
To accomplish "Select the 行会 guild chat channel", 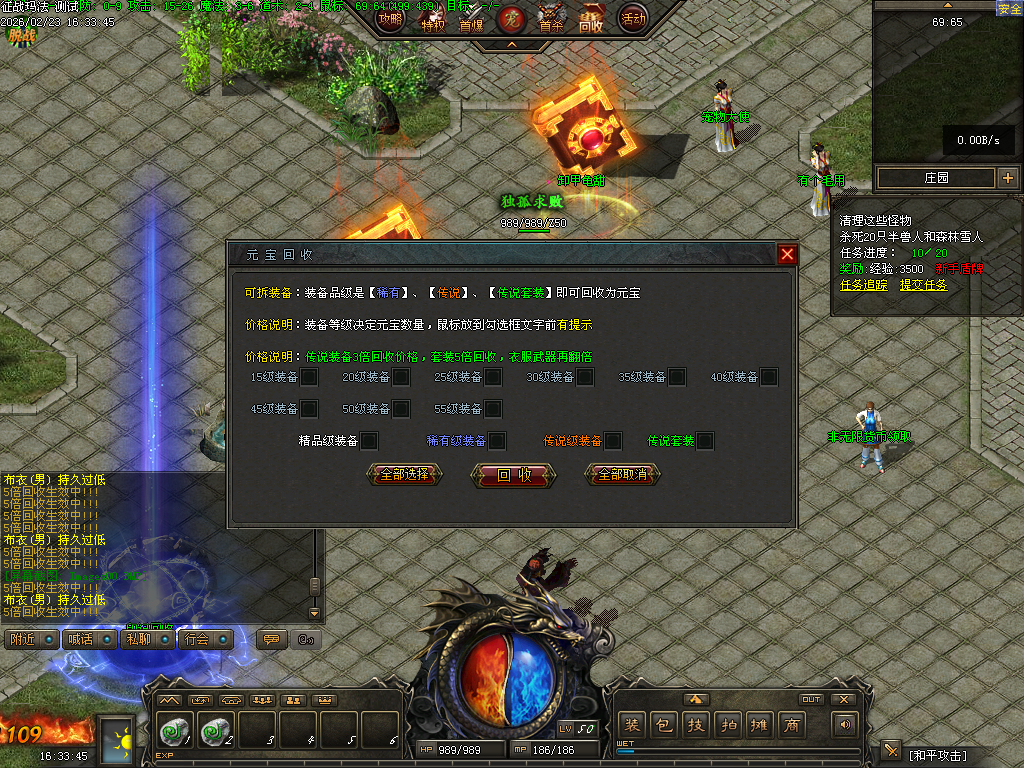I will pyautogui.click(x=206, y=639).
